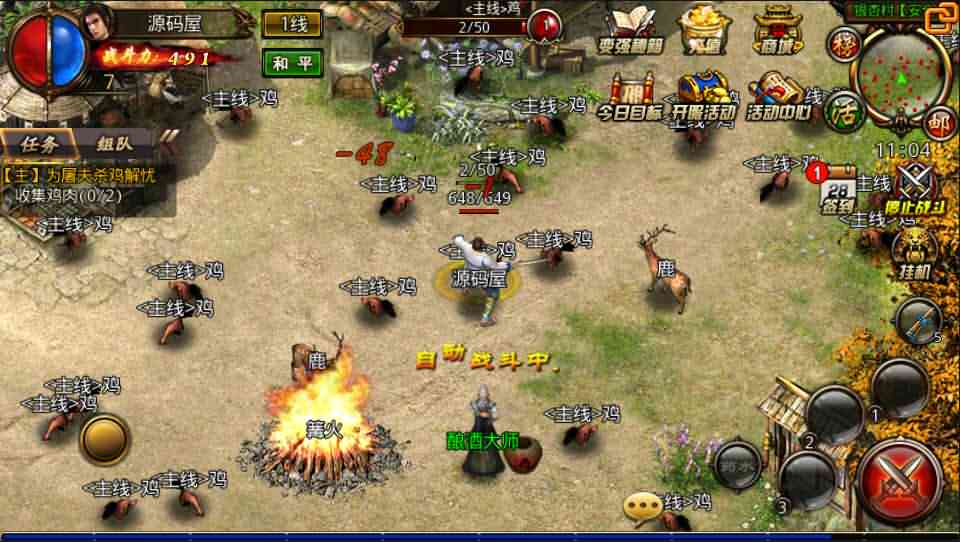Select the 任务 quest tab

(x=42, y=143)
